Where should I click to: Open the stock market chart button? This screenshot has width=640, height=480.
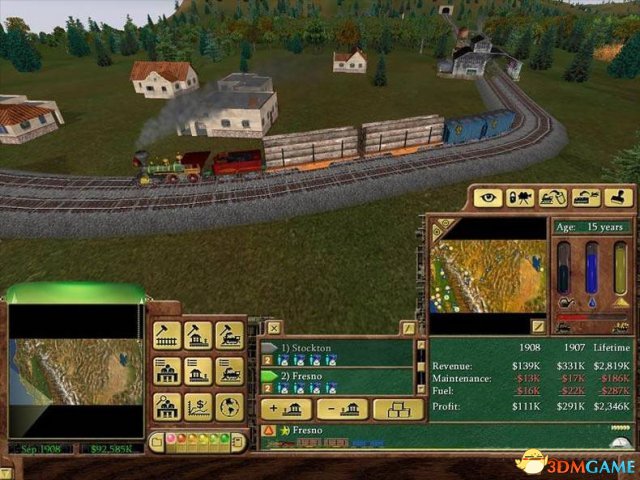(x=198, y=407)
